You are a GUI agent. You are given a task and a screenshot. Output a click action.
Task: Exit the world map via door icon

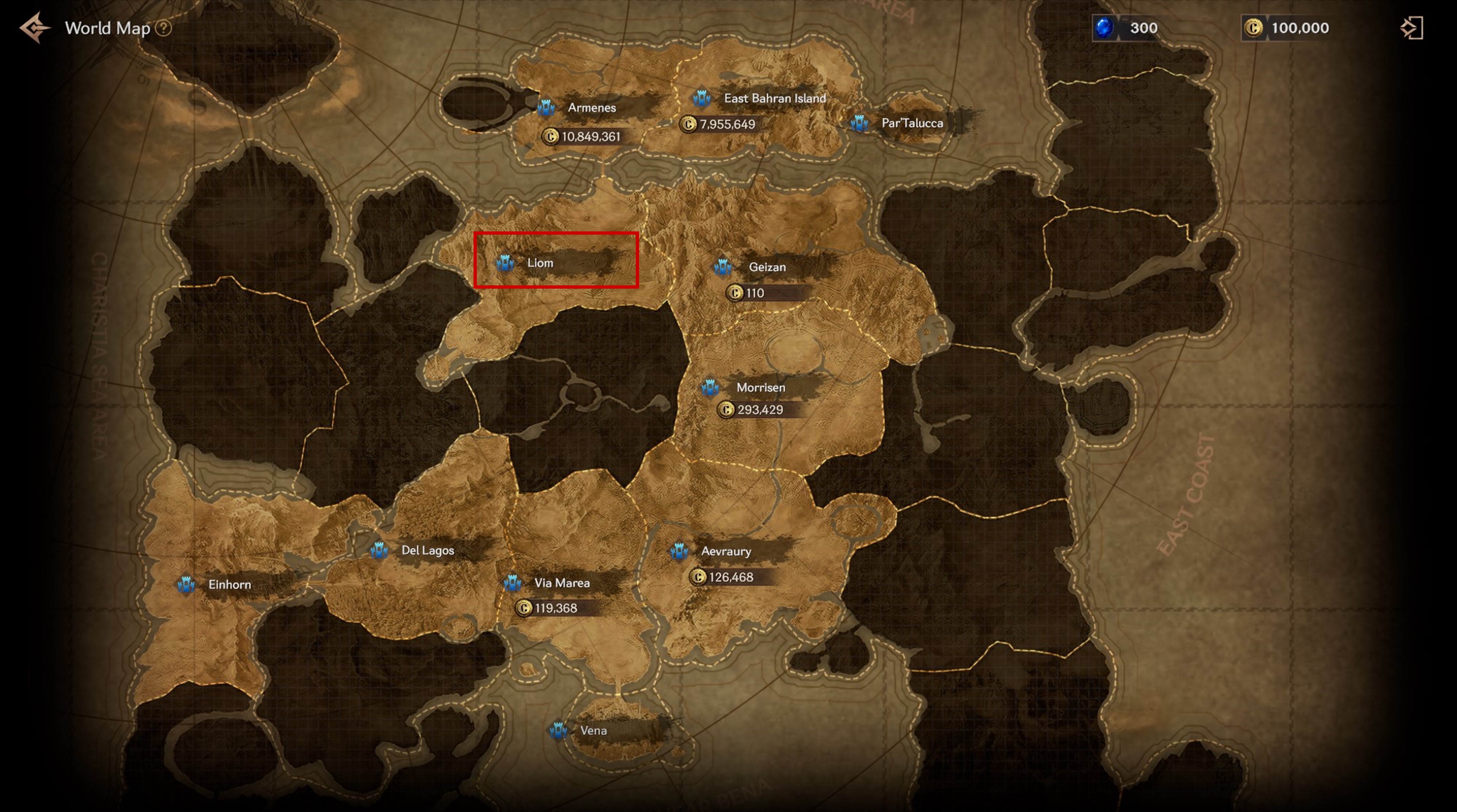(x=1412, y=28)
